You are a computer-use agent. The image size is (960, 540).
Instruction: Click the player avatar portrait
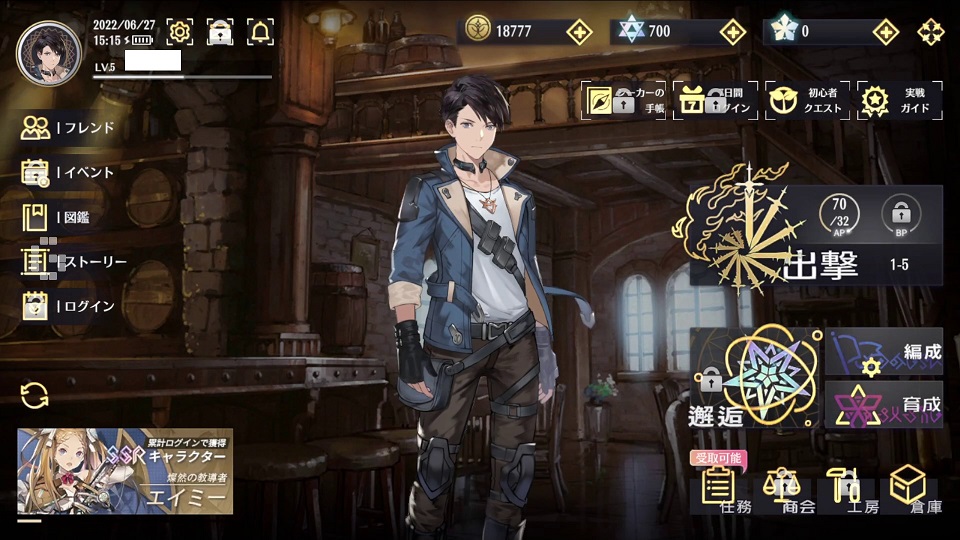[49, 53]
